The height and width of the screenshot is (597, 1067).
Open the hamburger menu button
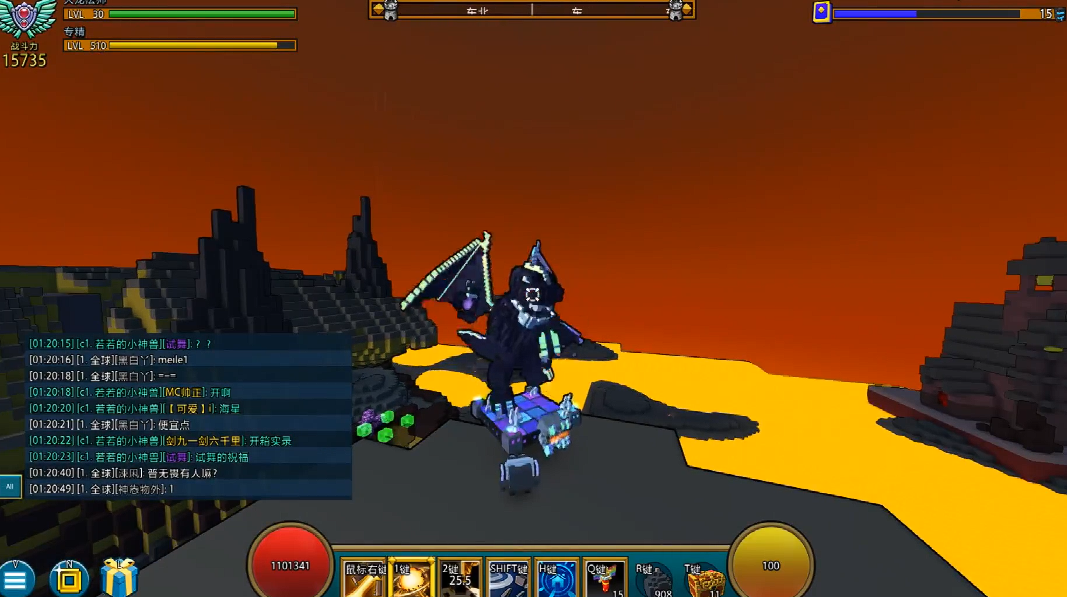[17, 579]
